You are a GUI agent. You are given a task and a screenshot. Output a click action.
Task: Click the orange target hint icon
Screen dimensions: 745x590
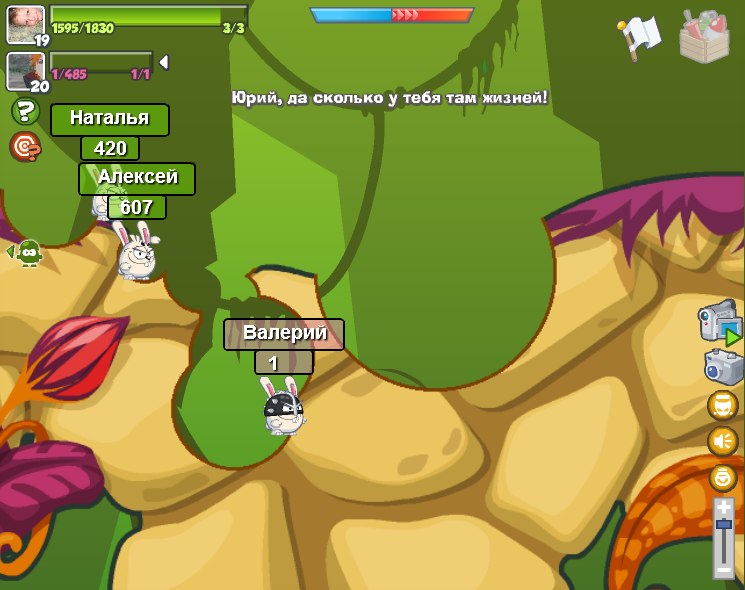click(x=25, y=146)
